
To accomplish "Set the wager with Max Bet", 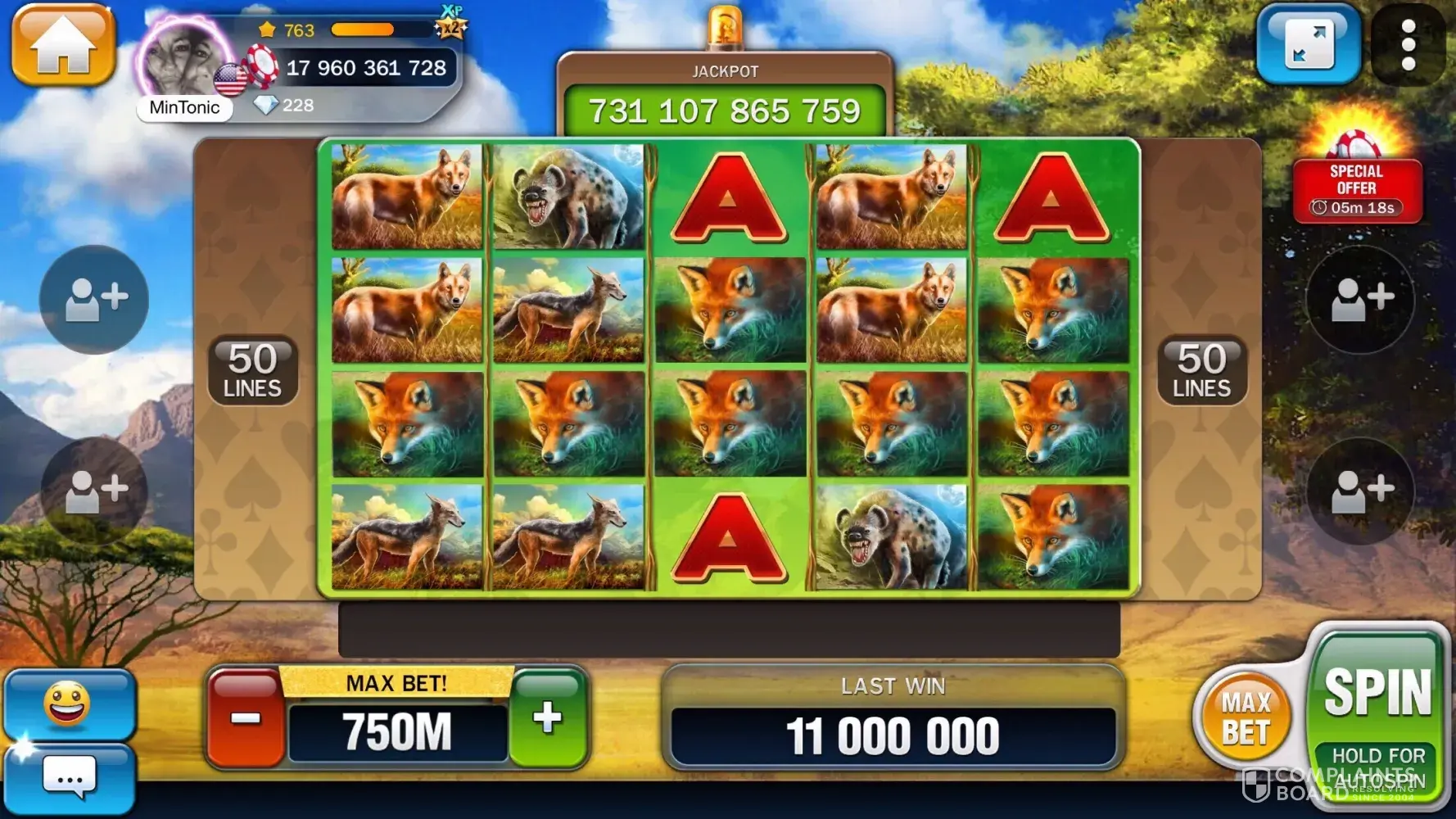I will click(x=1245, y=718).
